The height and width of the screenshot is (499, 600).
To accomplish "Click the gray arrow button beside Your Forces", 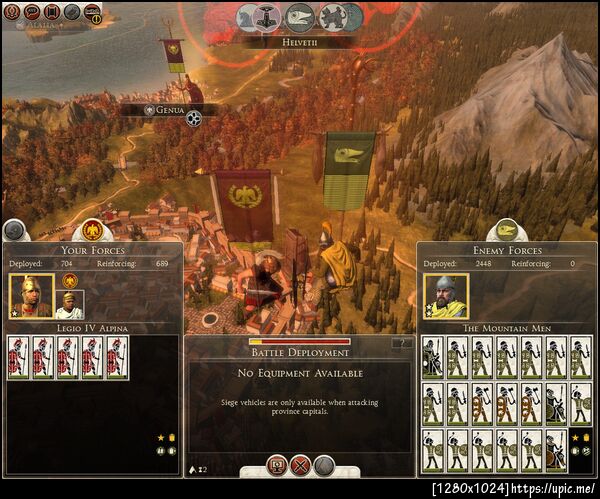I will point(14,230).
